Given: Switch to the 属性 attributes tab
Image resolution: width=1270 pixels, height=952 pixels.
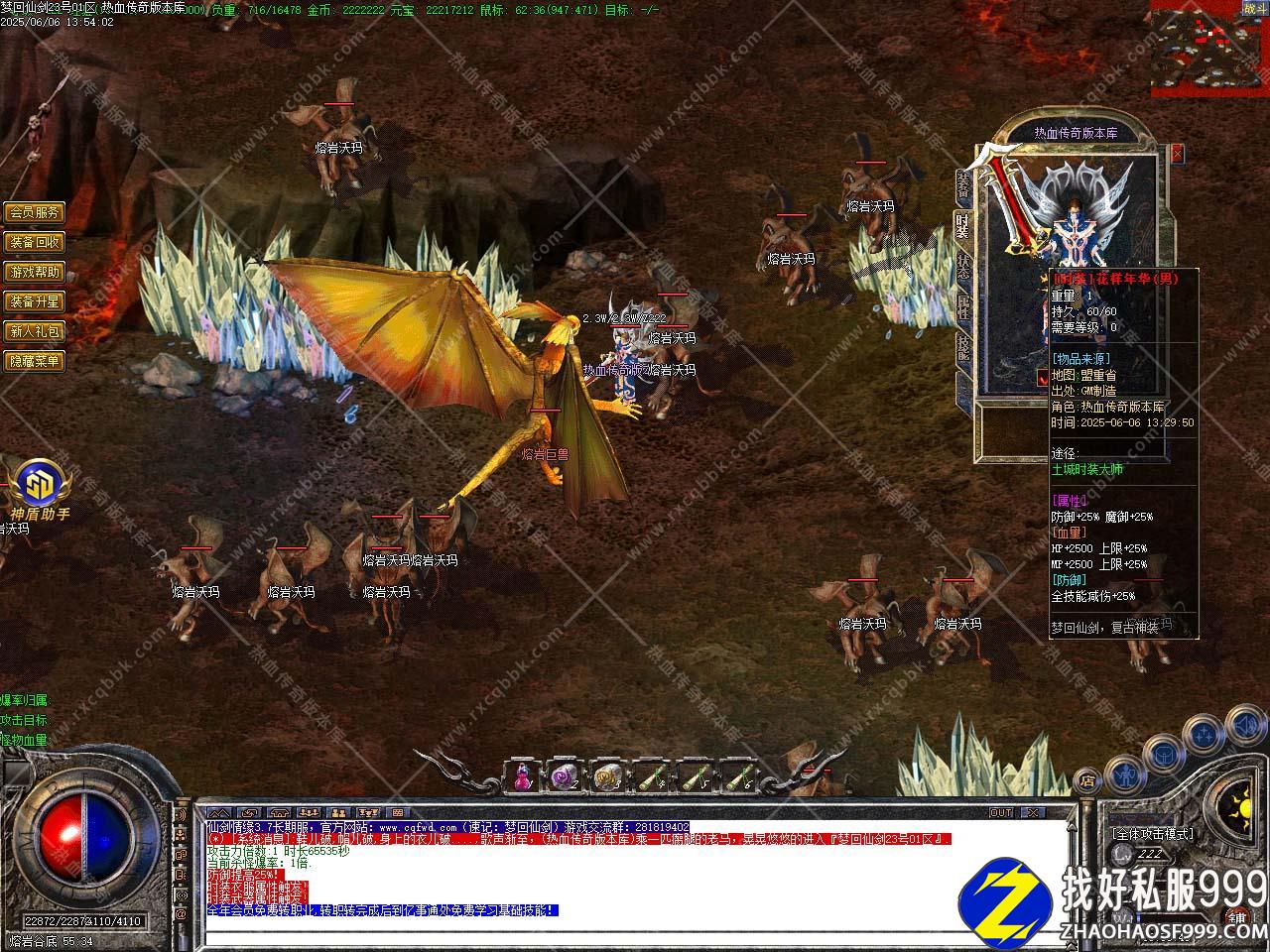Looking at the screenshot, I should click(x=962, y=307).
